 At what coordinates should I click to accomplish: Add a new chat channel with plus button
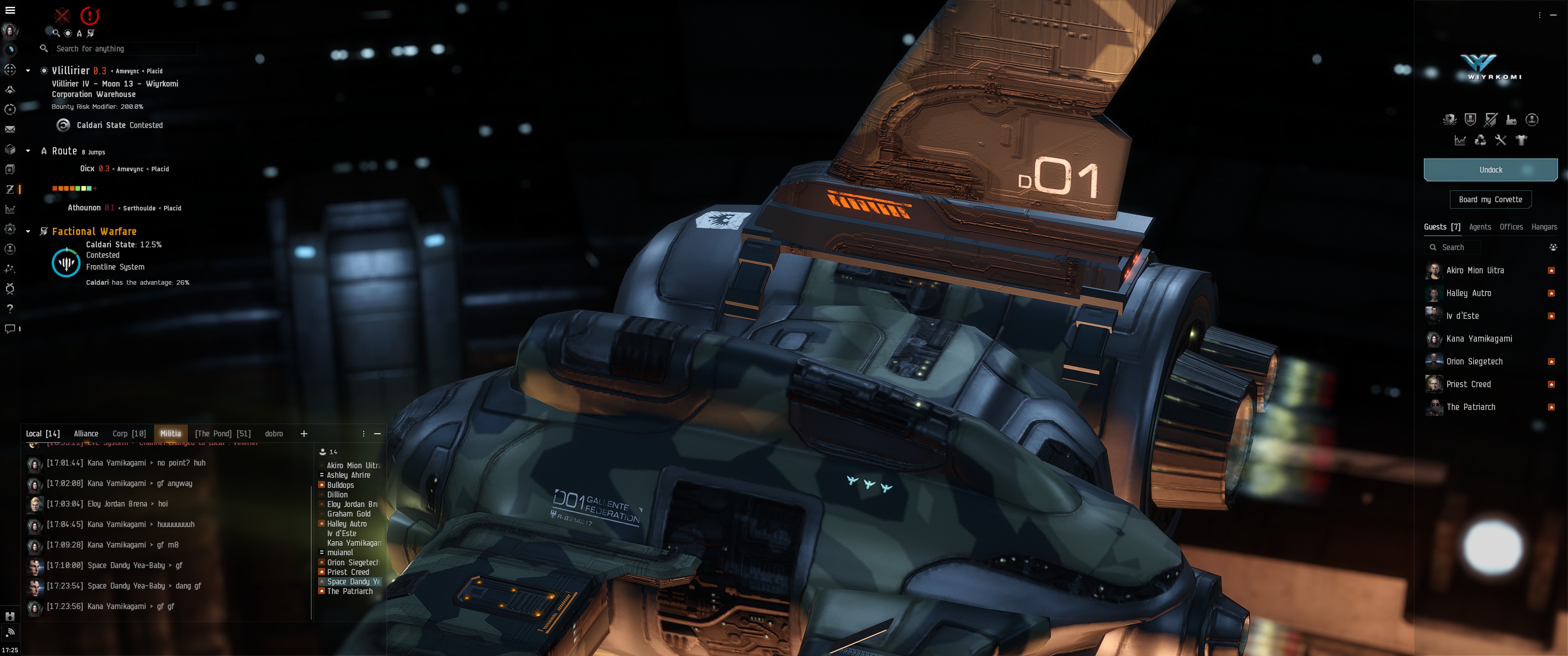(x=304, y=434)
